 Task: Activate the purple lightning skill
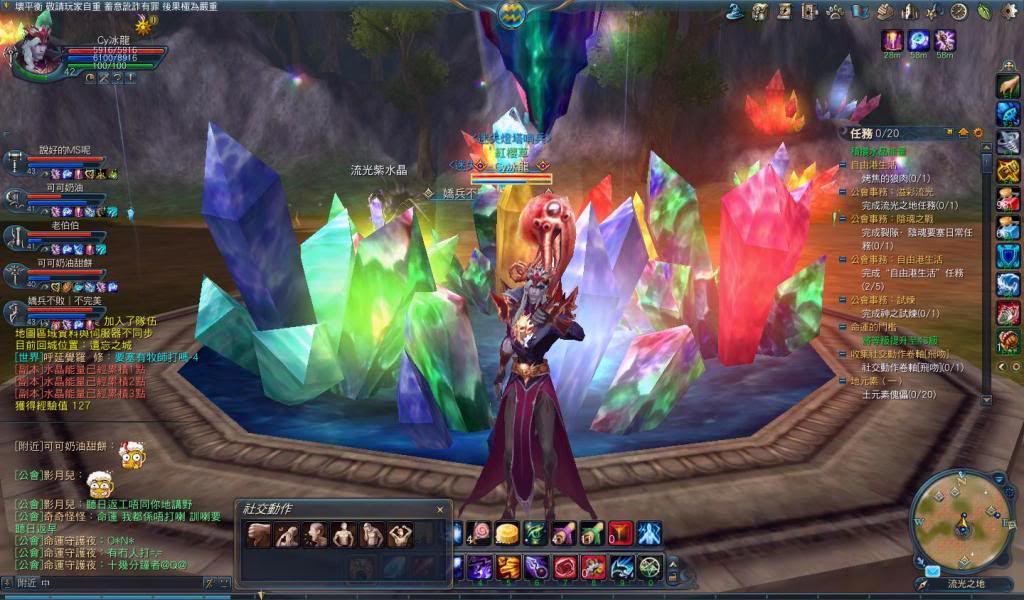(x=480, y=567)
